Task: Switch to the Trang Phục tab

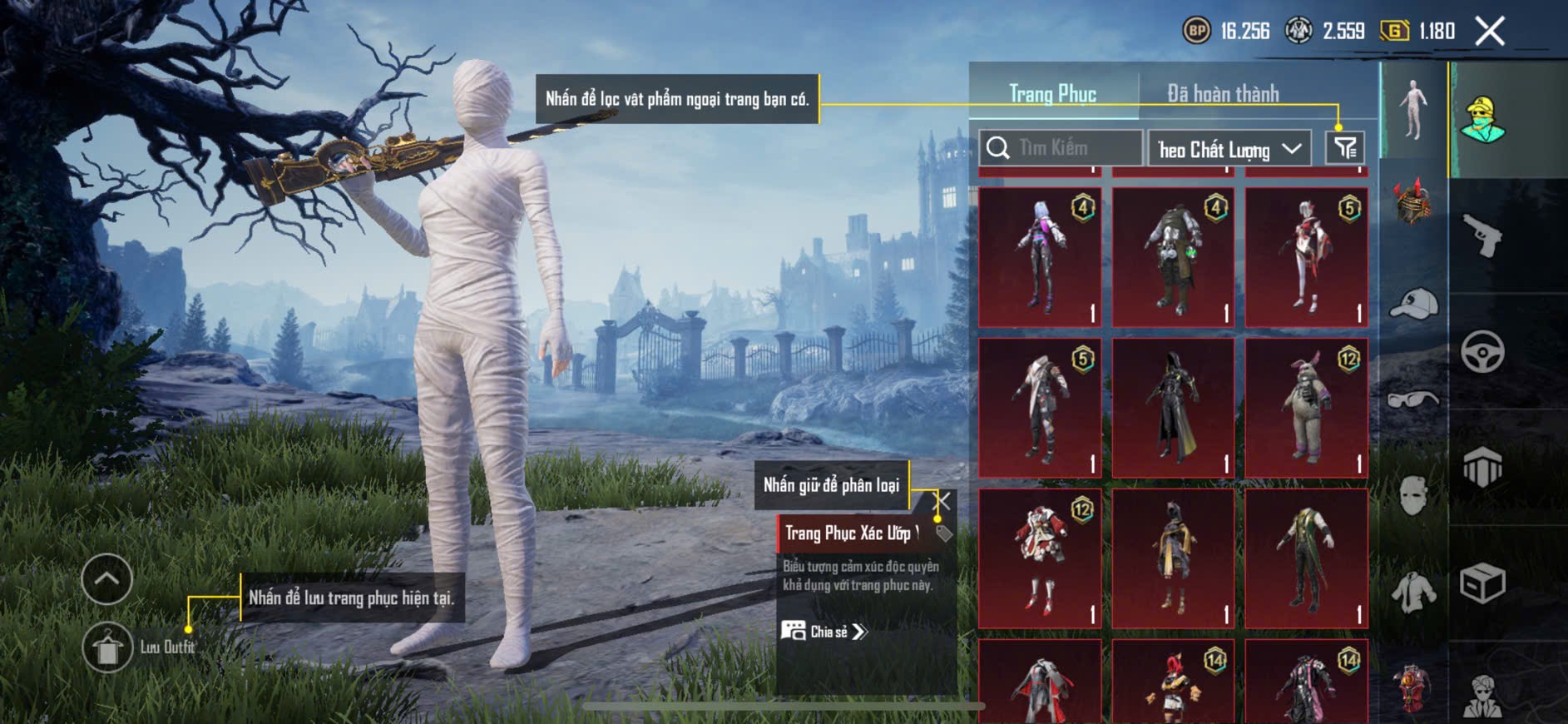Action: (x=1052, y=94)
